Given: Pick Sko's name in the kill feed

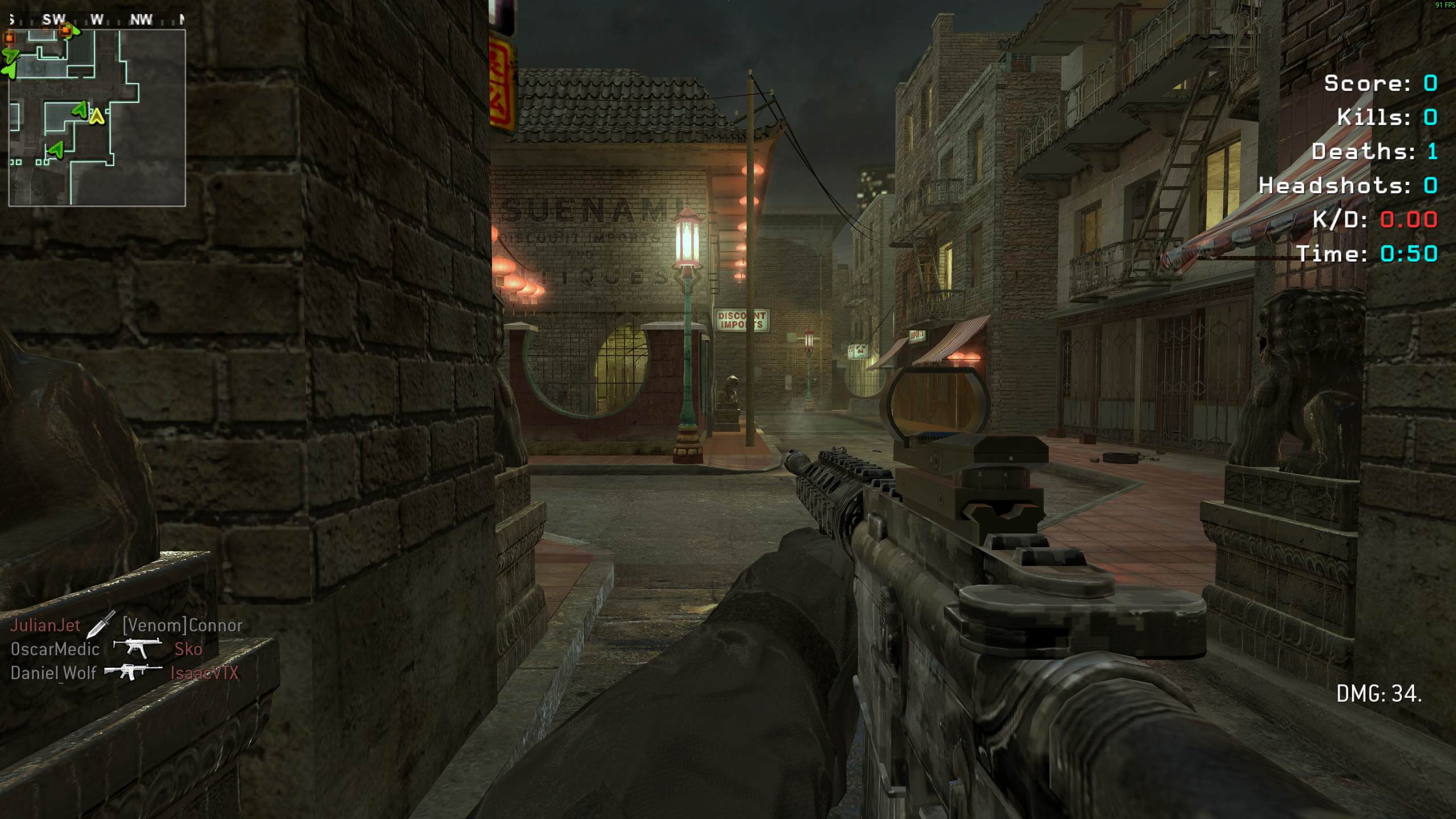Looking at the screenshot, I should click(188, 650).
